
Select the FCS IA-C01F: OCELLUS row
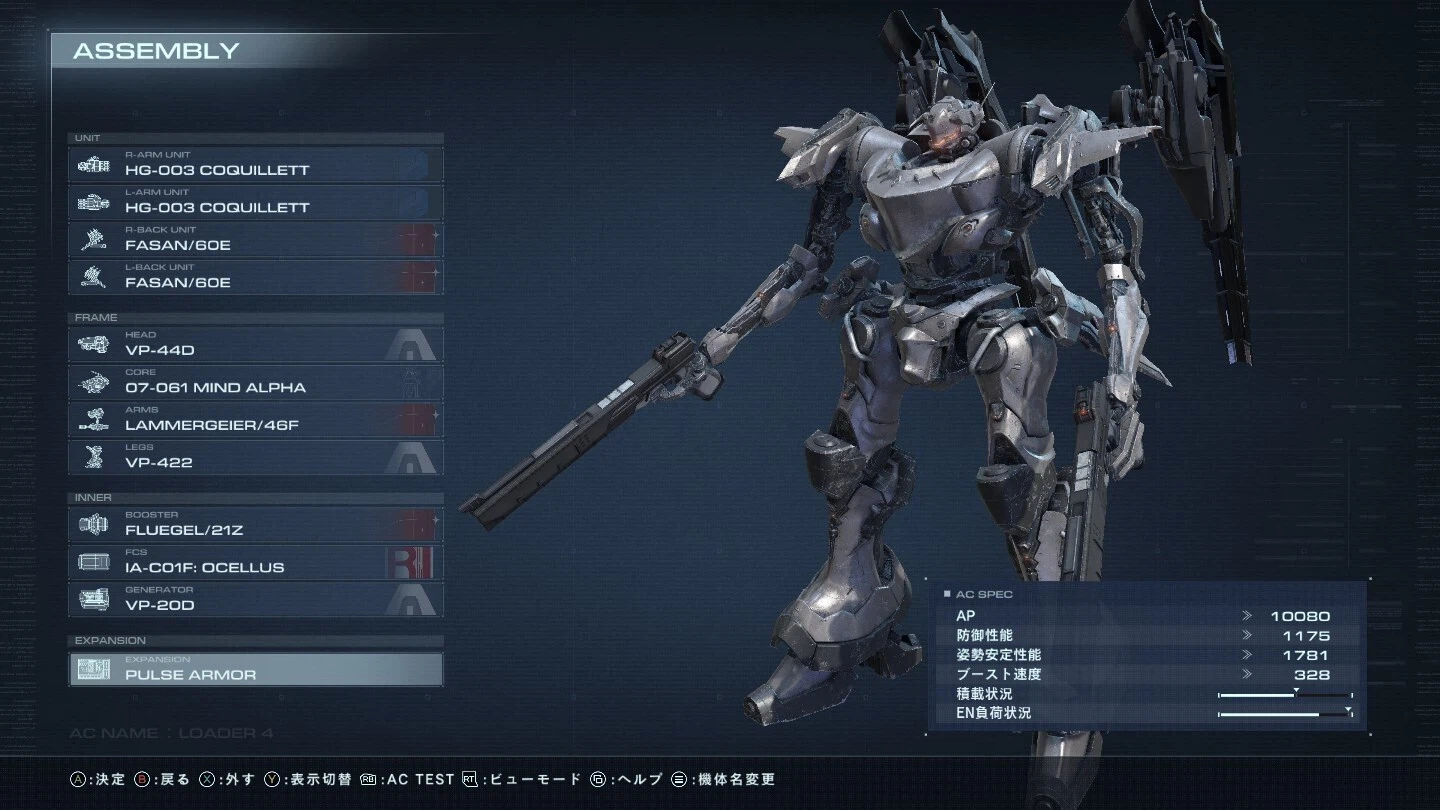255,561
